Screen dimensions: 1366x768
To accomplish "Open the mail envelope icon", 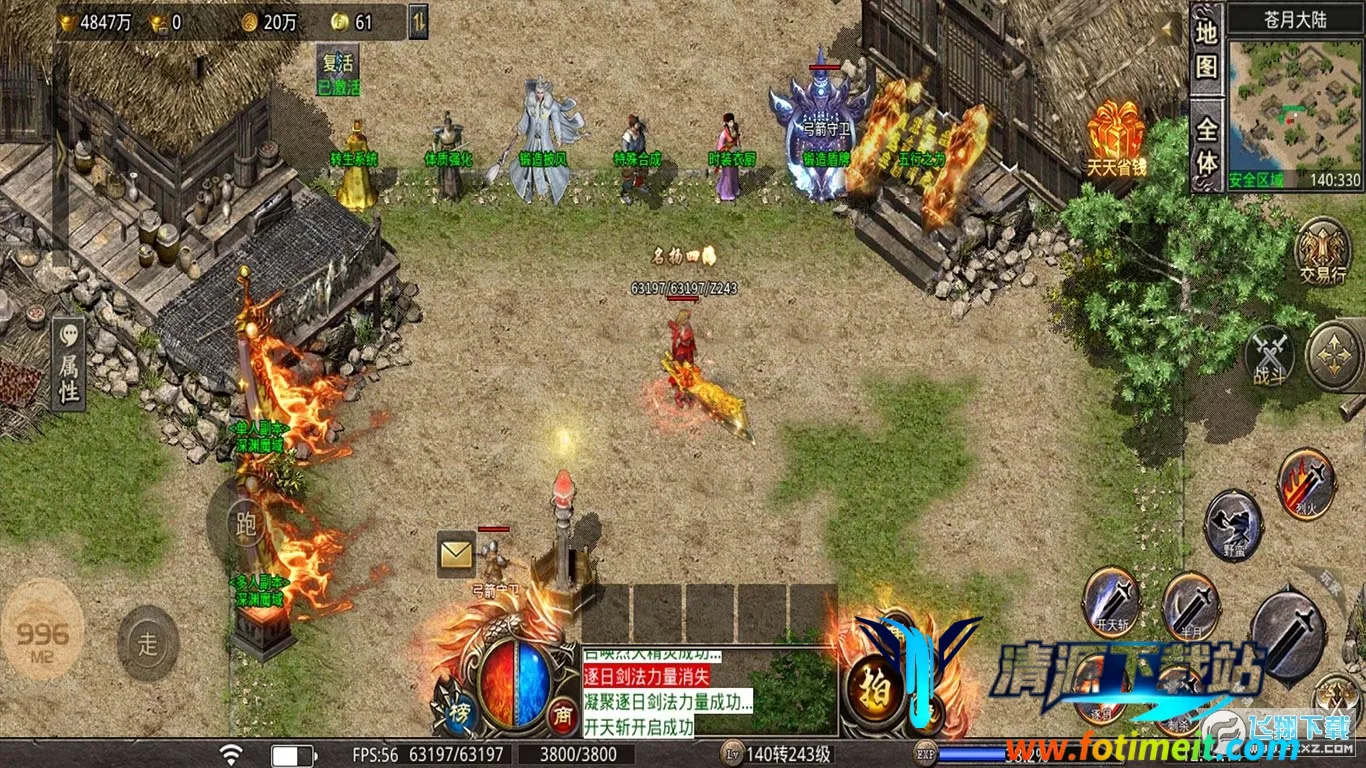I will (456, 553).
